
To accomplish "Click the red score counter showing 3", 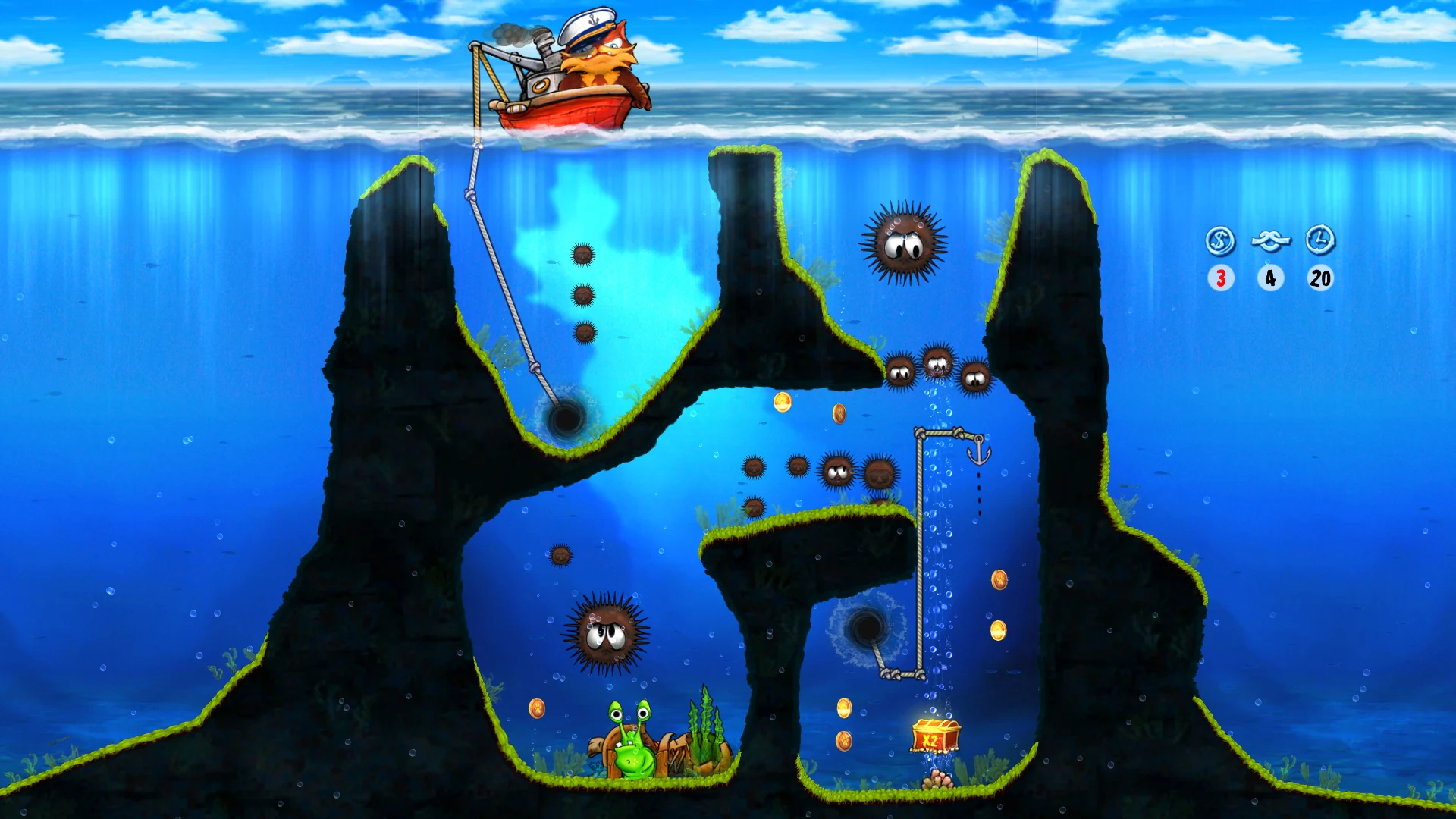I will 1221,278.
